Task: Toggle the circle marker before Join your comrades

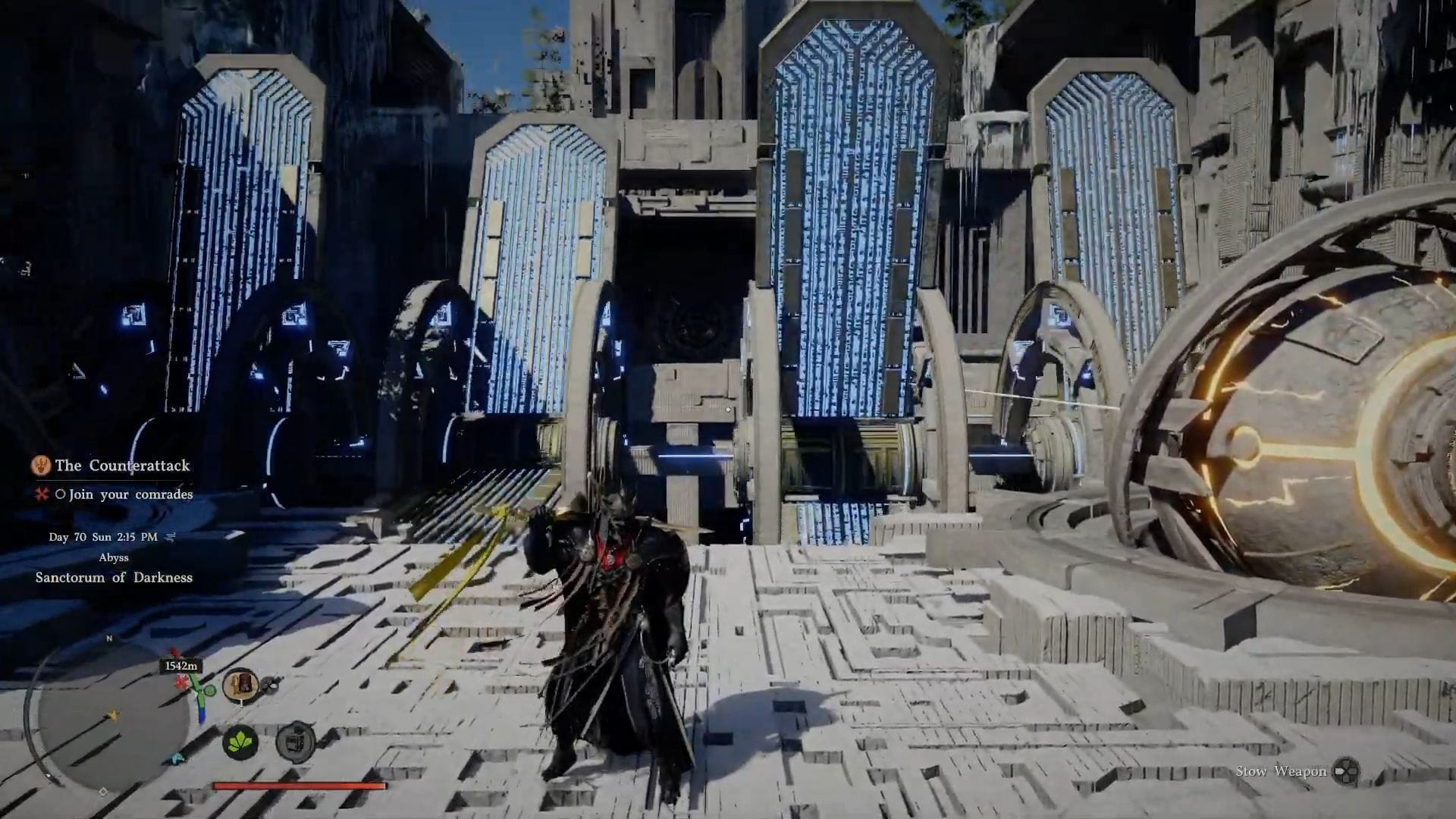Action: click(61, 494)
